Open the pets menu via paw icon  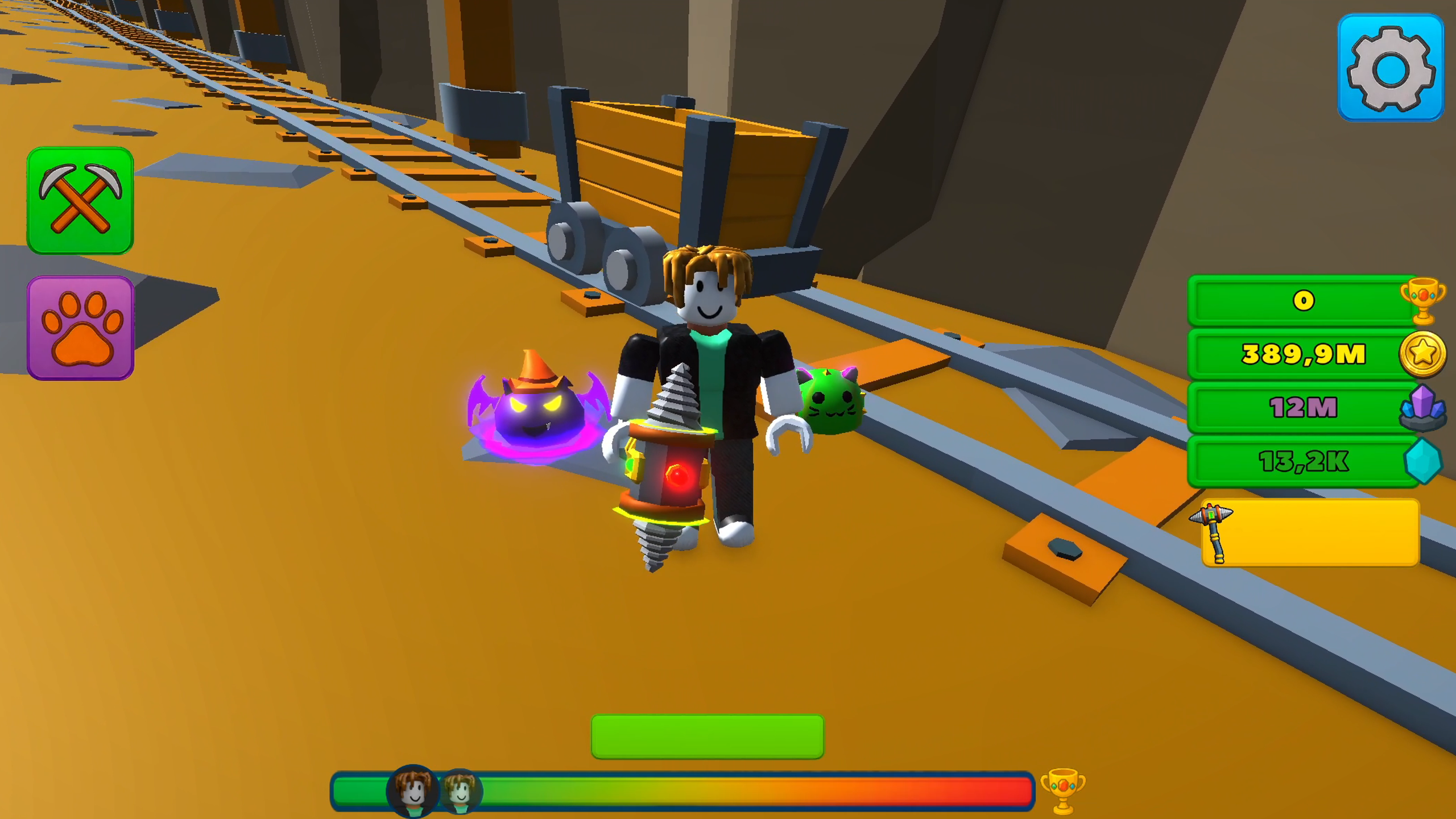point(81,325)
